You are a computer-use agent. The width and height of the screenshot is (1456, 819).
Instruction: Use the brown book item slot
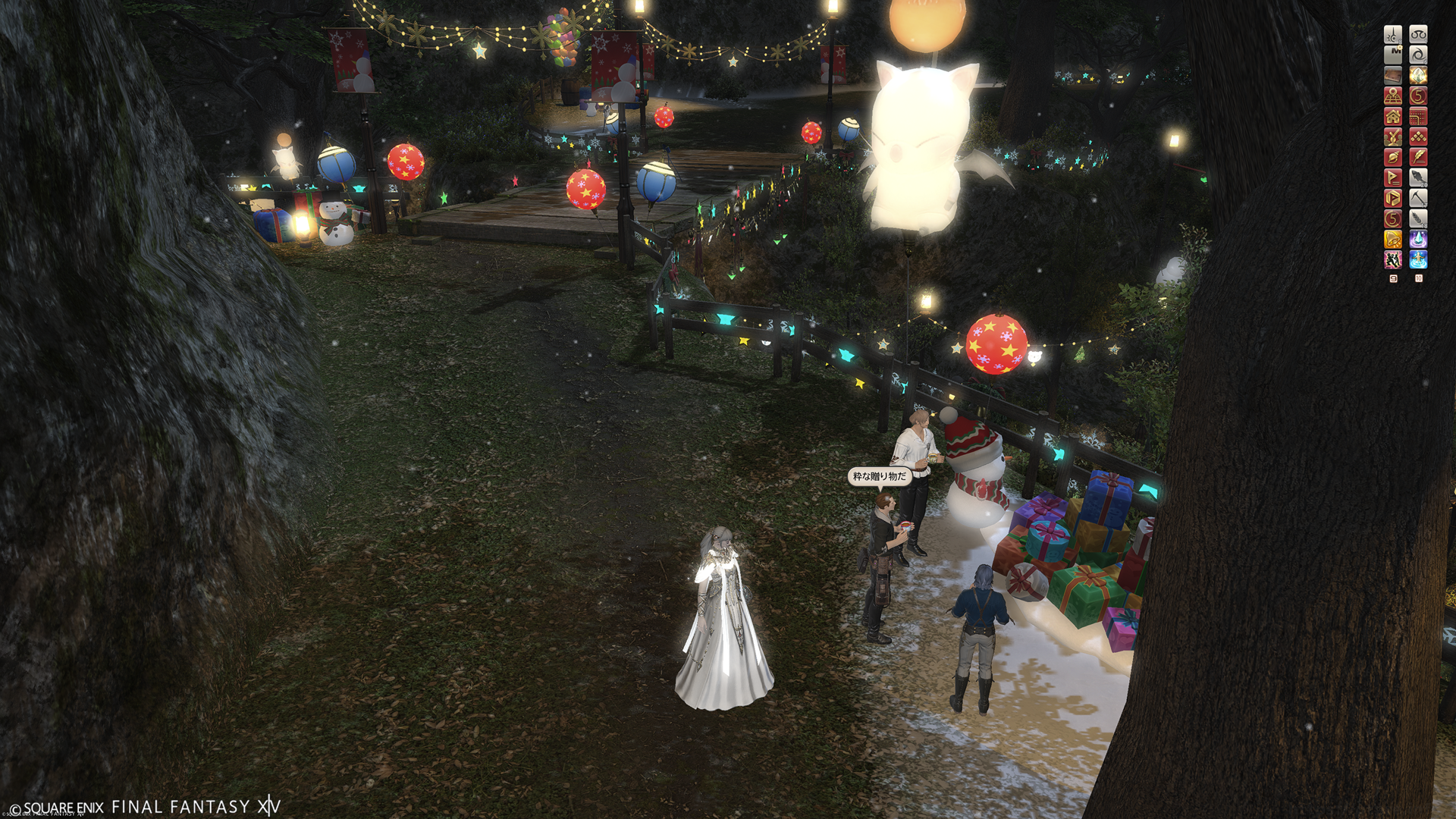1393,75
